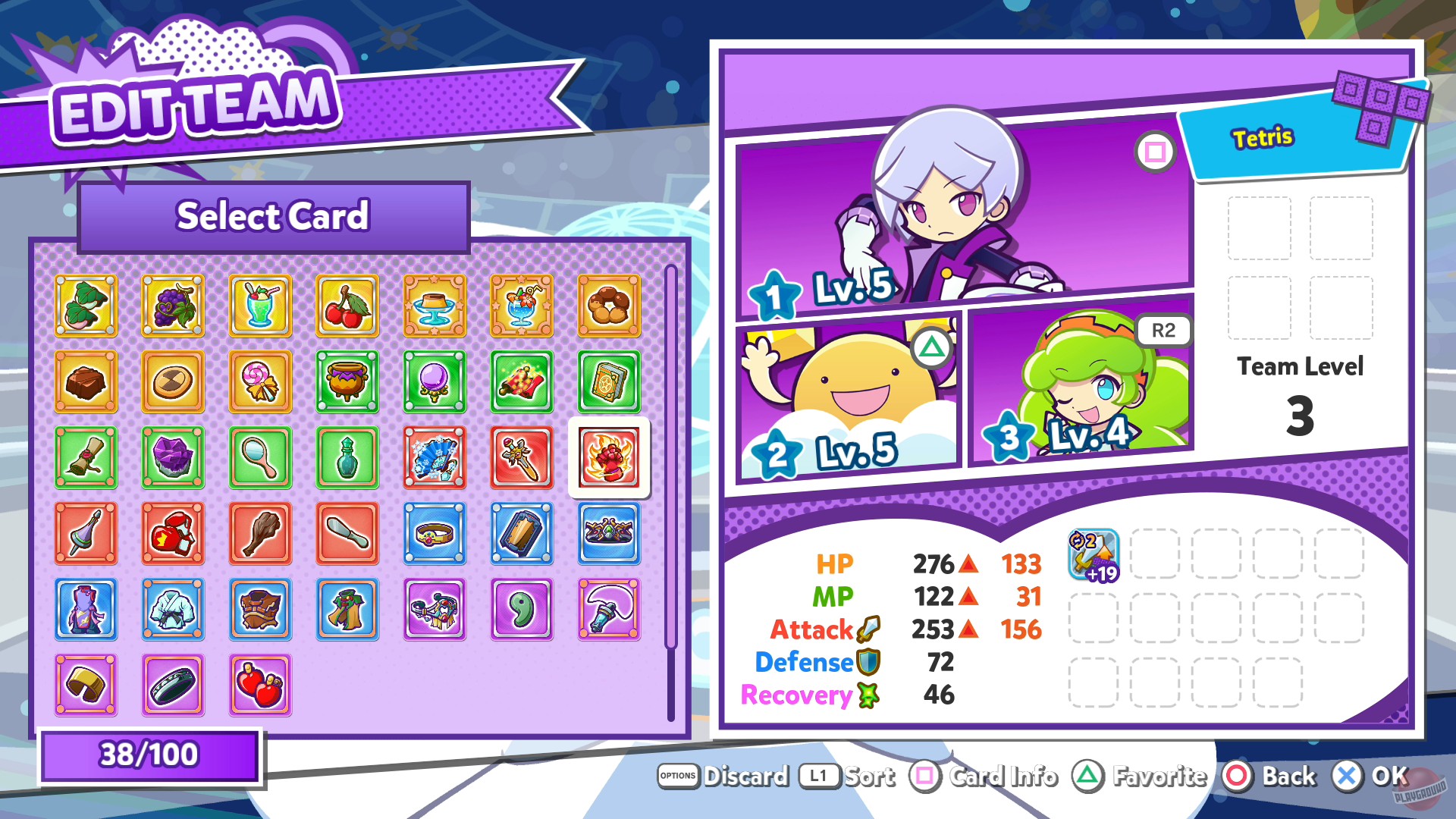Viewport: 1456px width, 819px height.
Task: Select the red boxing gloves card
Action: [x=173, y=534]
